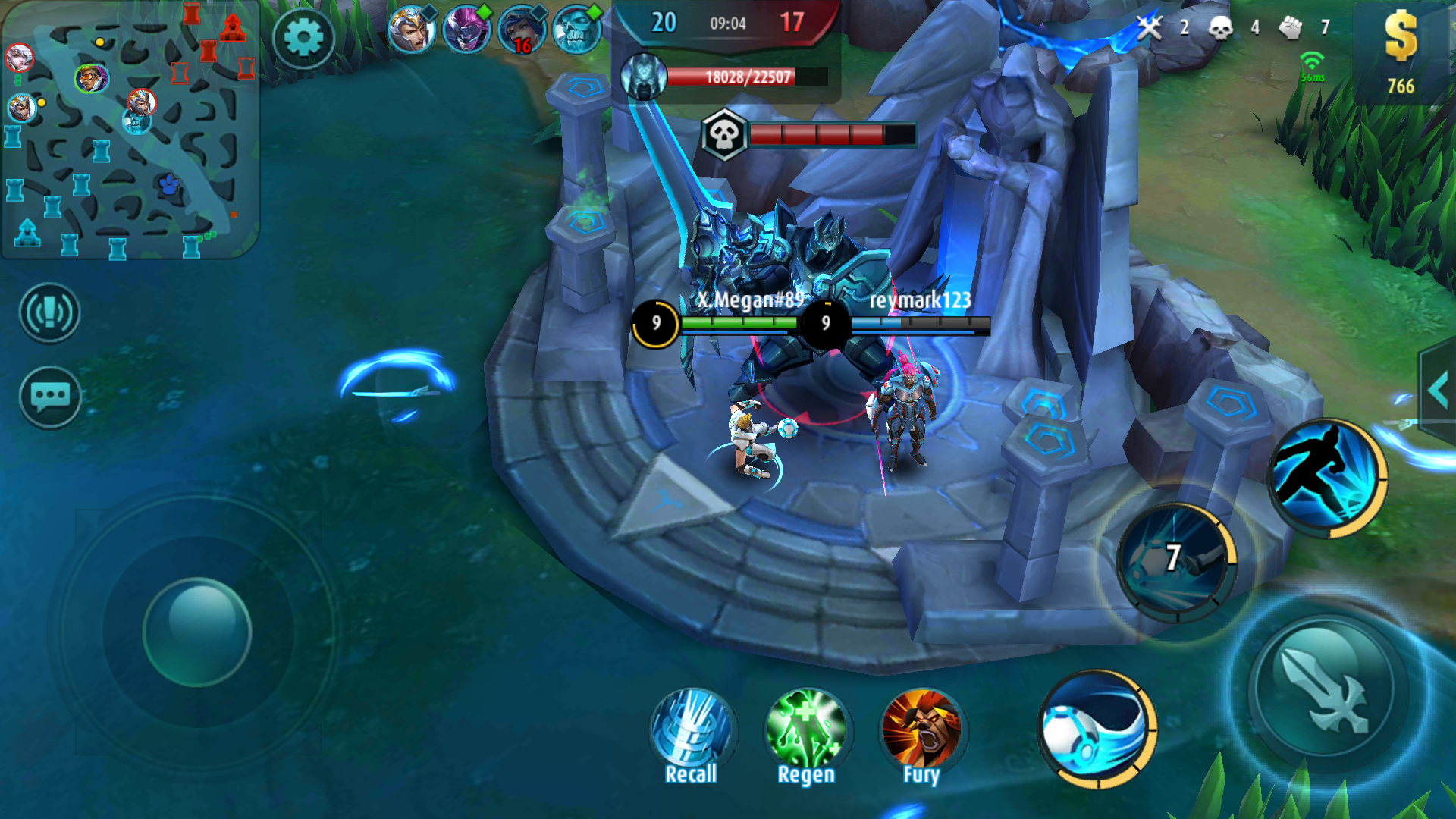Activate the blue ball first skill
The height and width of the screenshot is (819, 1456).
tap(1097, 730)
